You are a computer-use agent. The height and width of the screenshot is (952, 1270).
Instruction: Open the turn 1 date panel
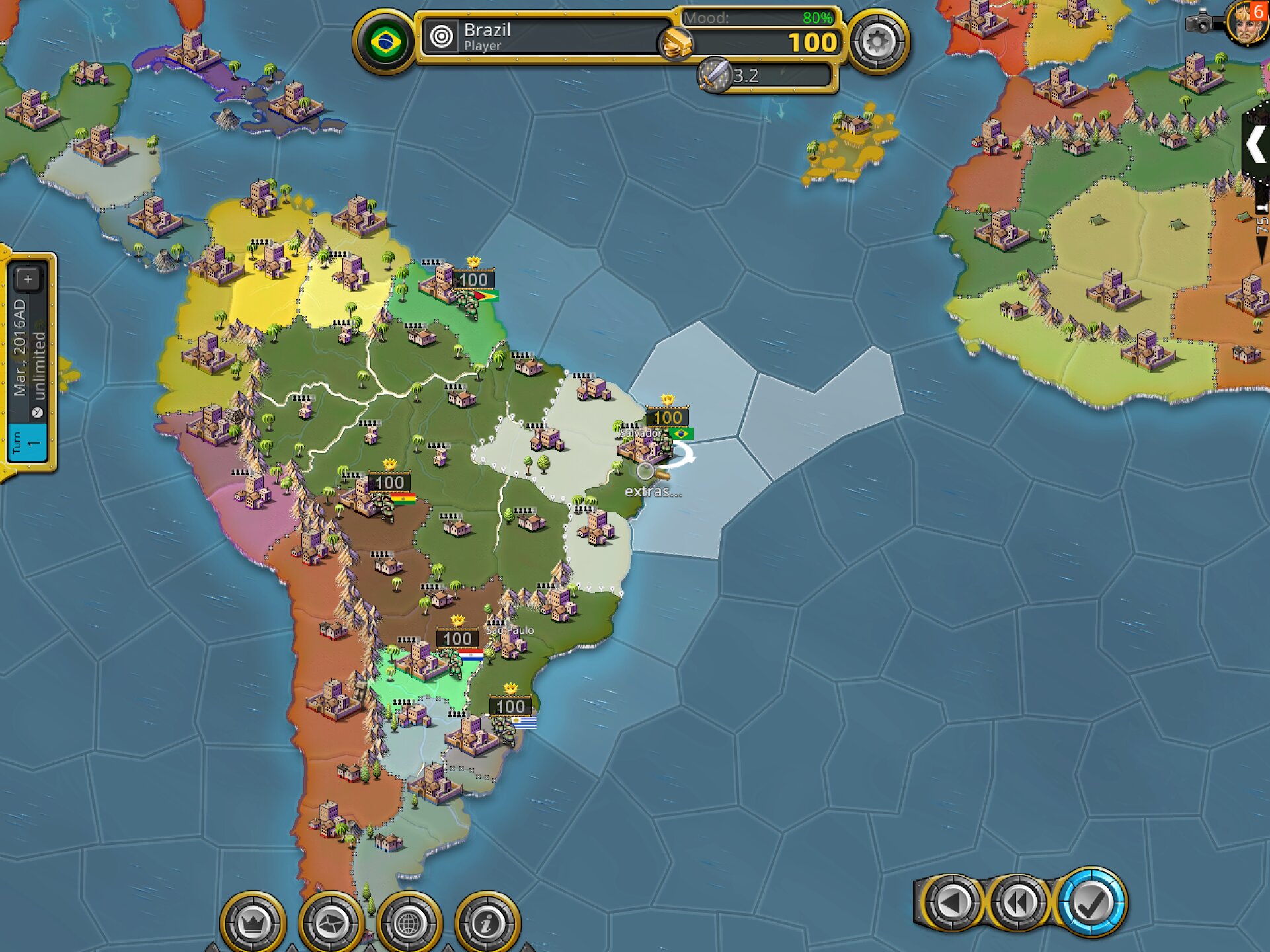[x=28, y=370]
